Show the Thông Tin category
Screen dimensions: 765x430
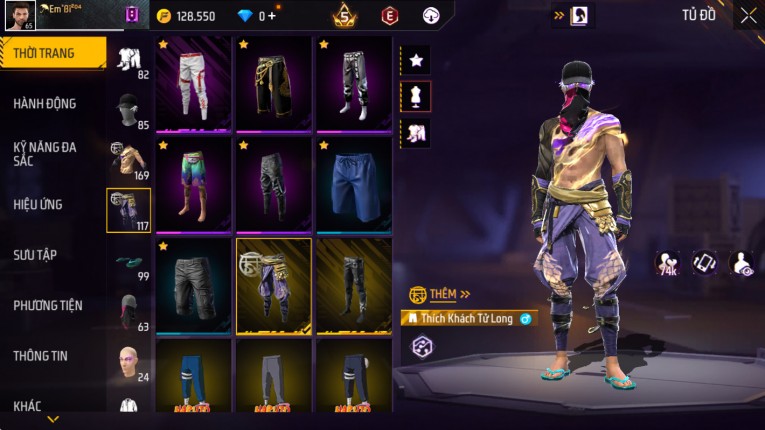(41, 355)
